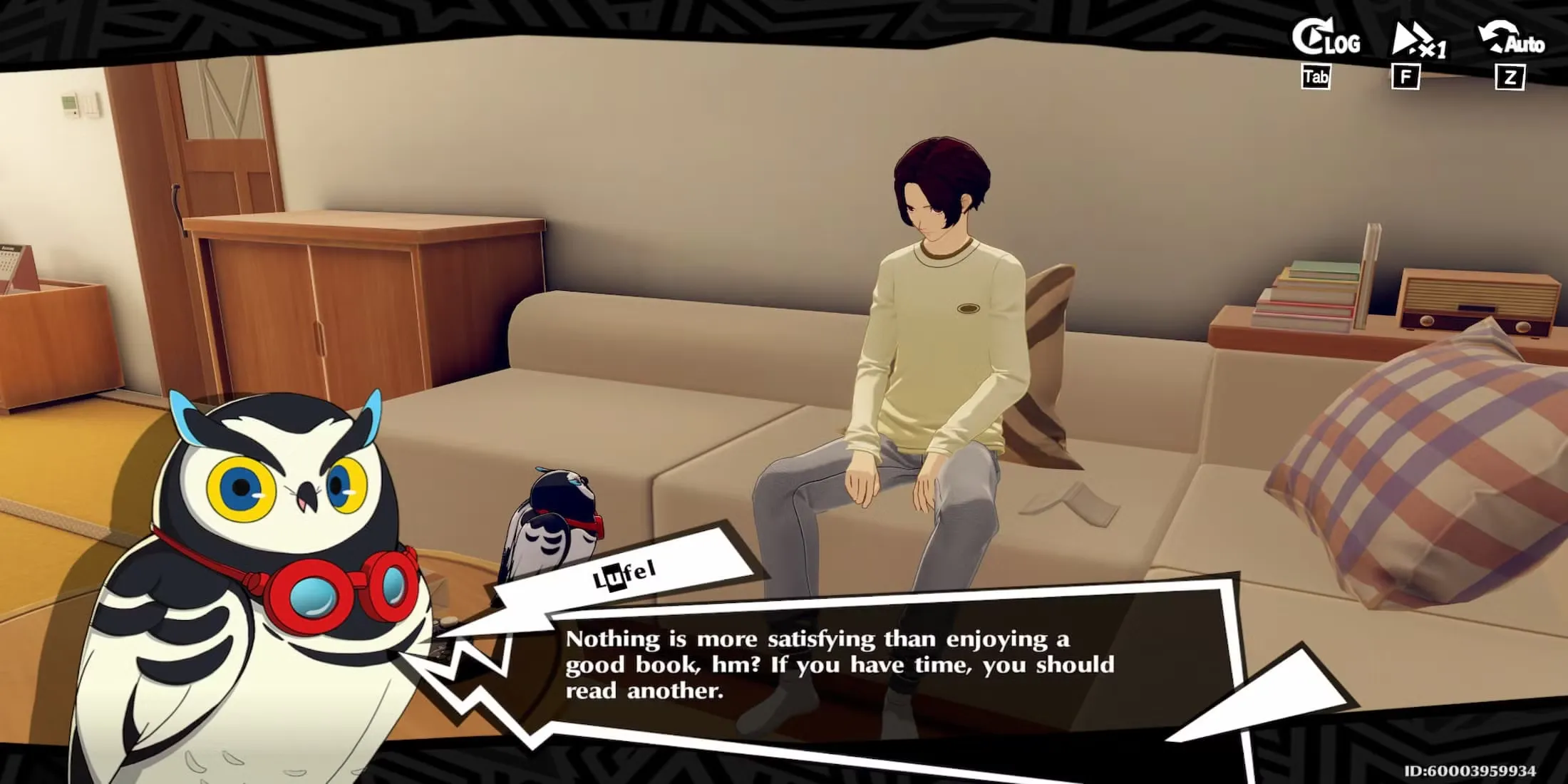Image resolution: width=1568 pixels, height=784 pixels.
Task: Toggle the x1 fast-forward speed
Action: 1417,41
